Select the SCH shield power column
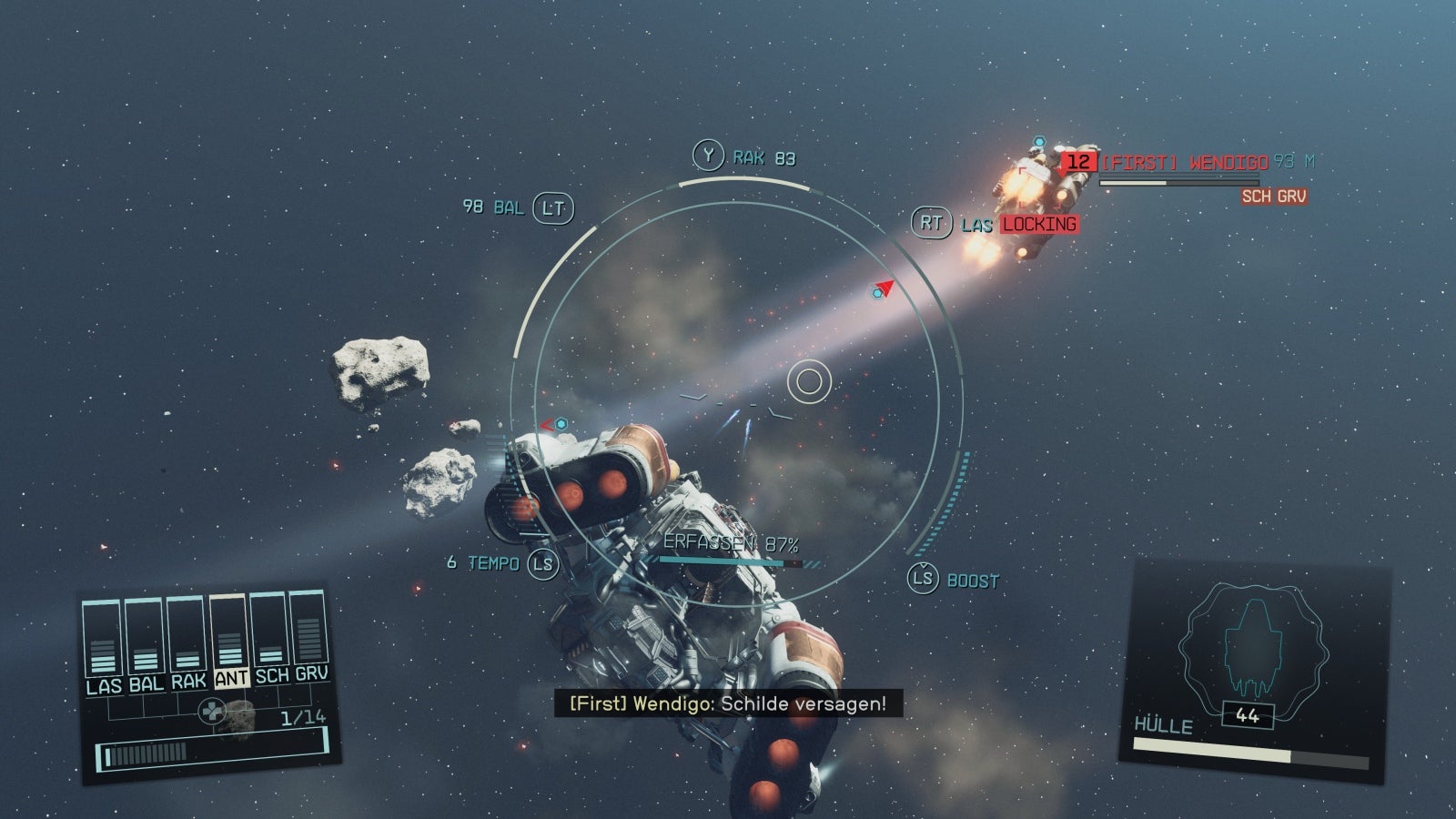The image size is (1456, 819). (x=271, y=630)
